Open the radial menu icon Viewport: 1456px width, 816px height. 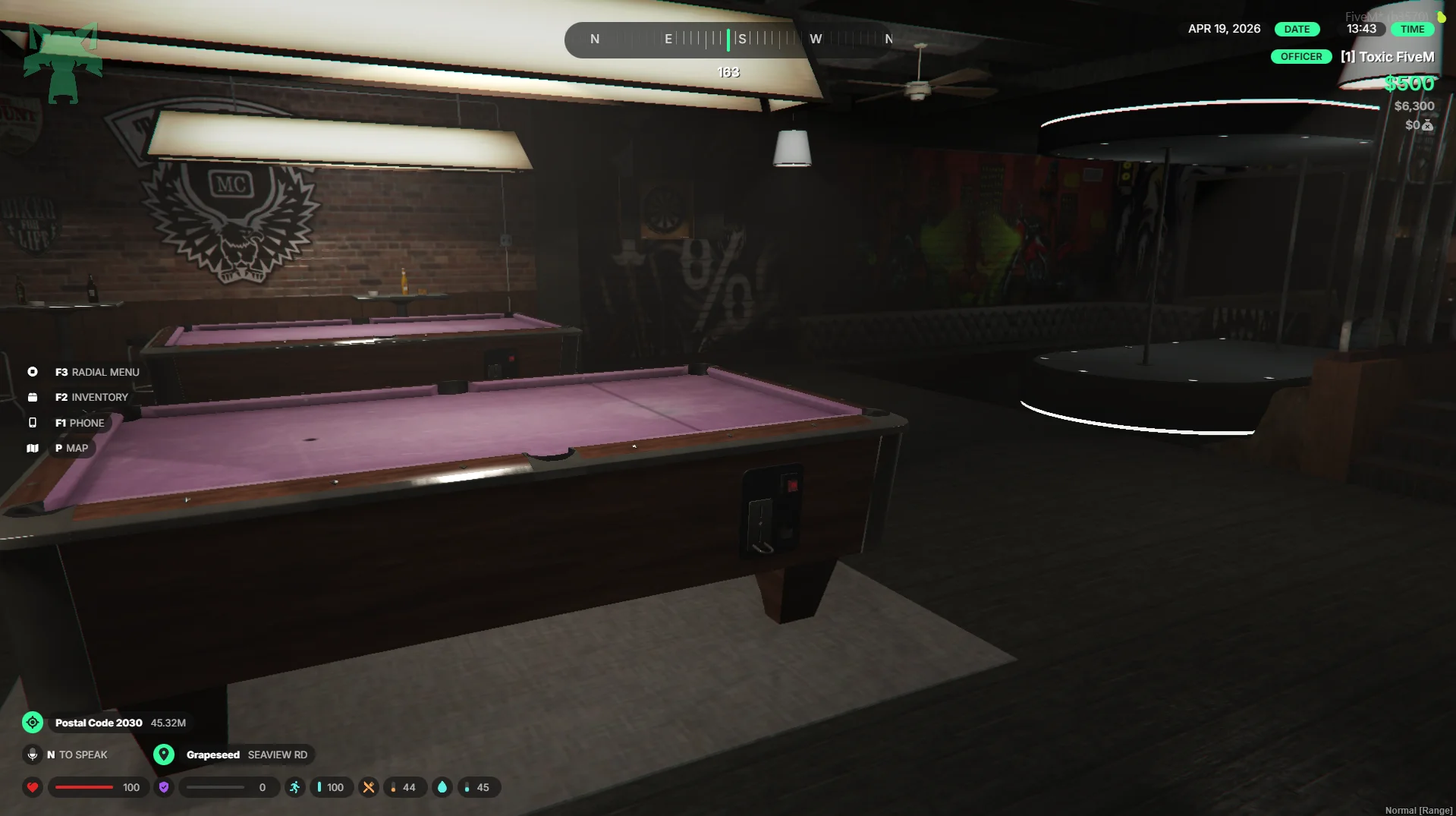tap(33, 372)
